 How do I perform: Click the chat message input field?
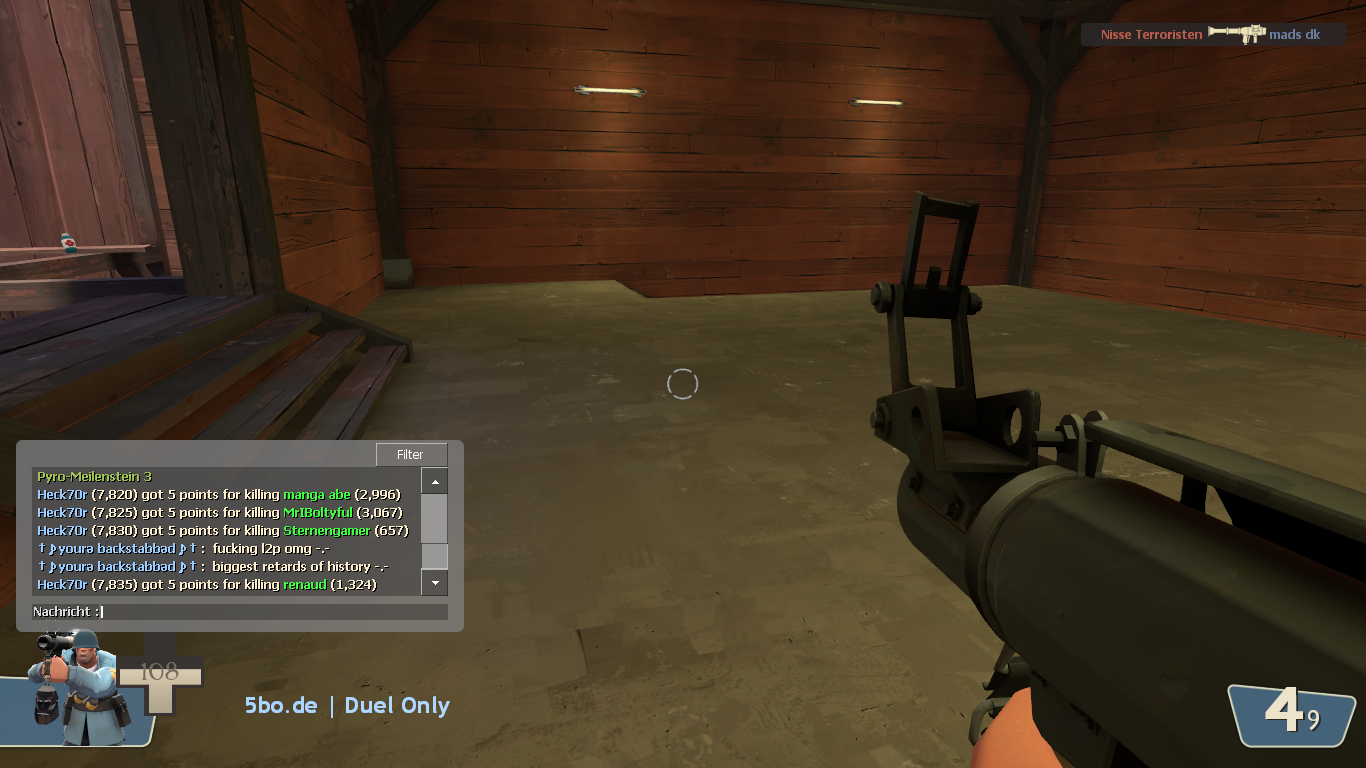(270, 612)
